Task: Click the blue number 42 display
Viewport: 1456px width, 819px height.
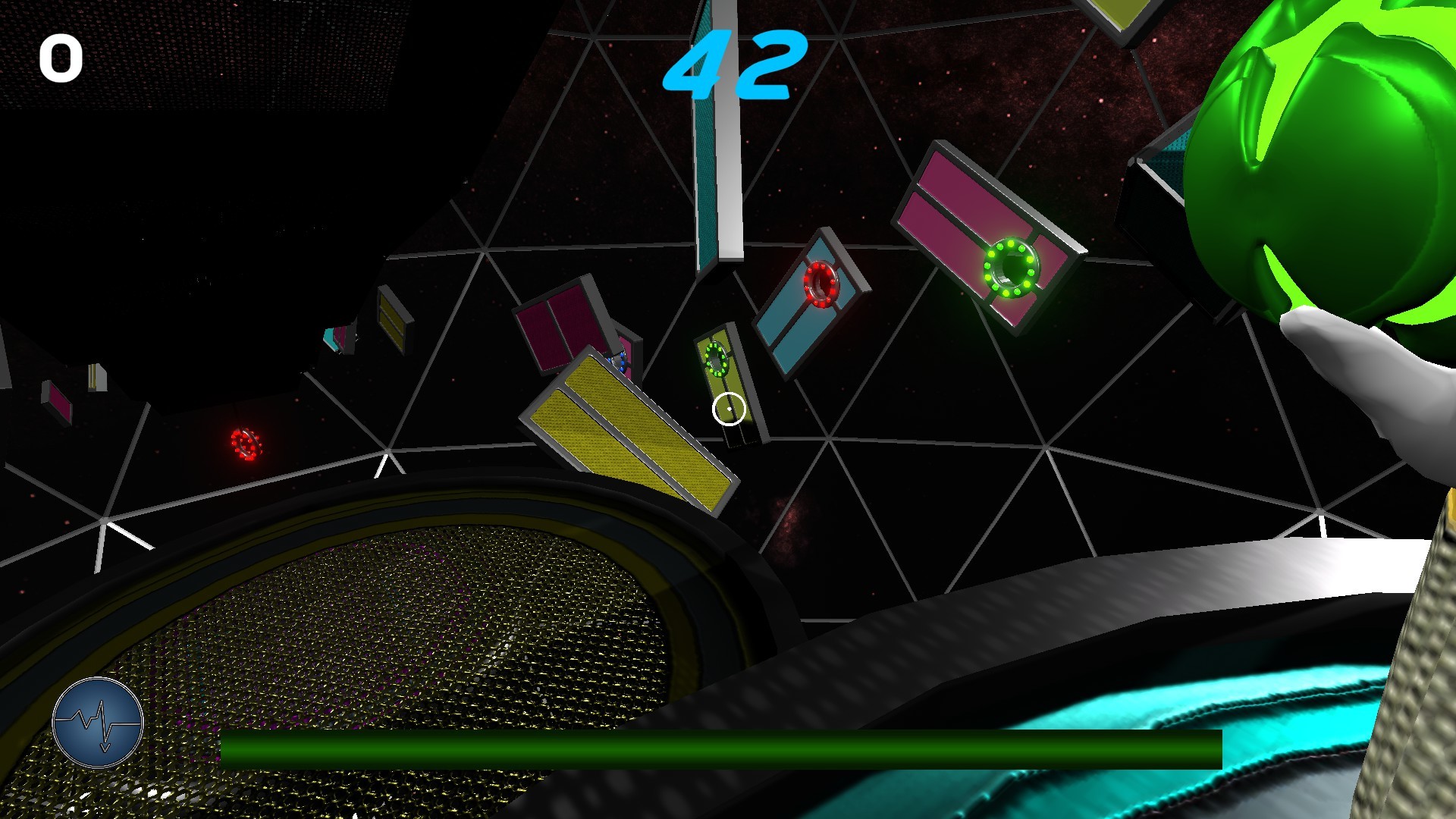Action: click(730, 64)
